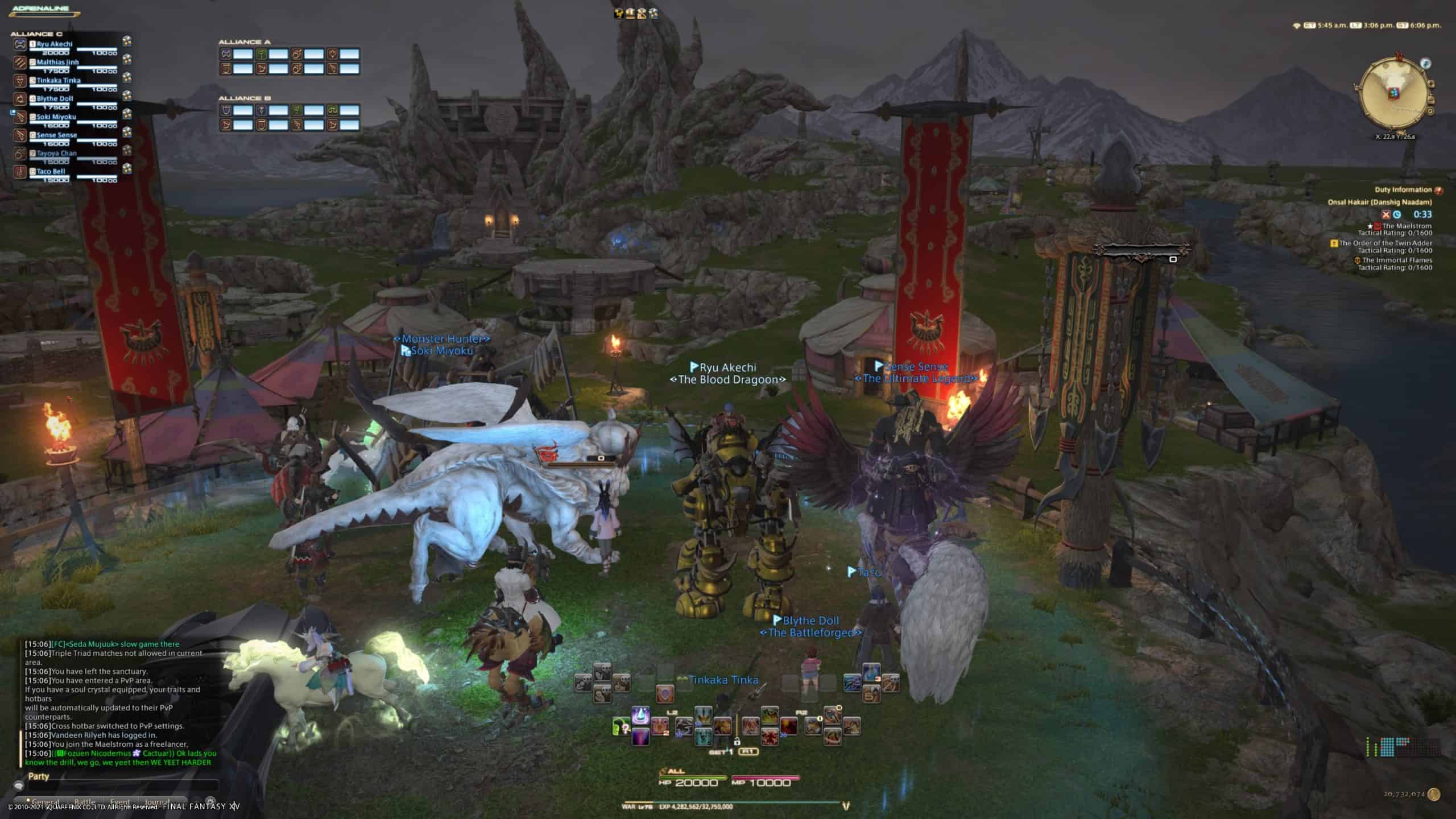This screenshot has height=819, width=1456.
Task: Use the green question-mark silhouette action
Action: coord(621,726)
